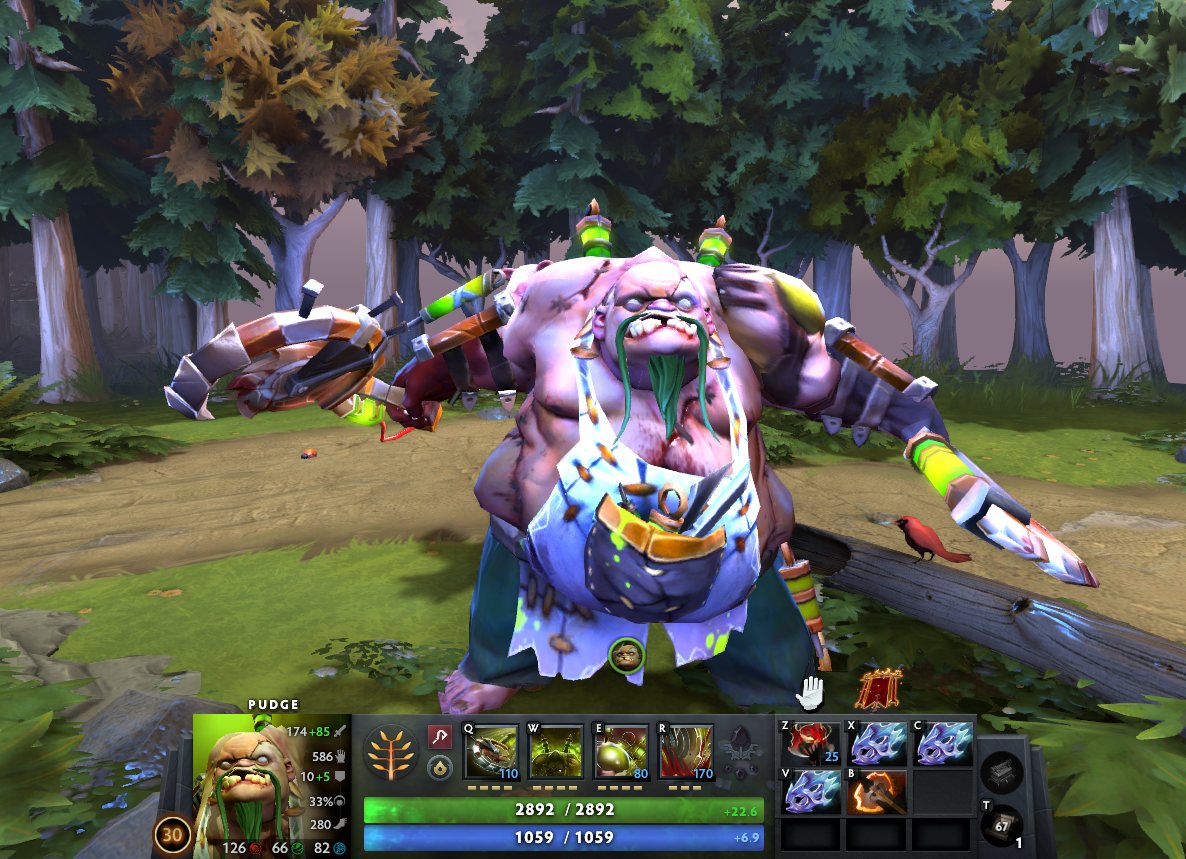This screenshot has height=859, width=1186.
Task: Select the red hook facet icon
Action: pos(439,737)
